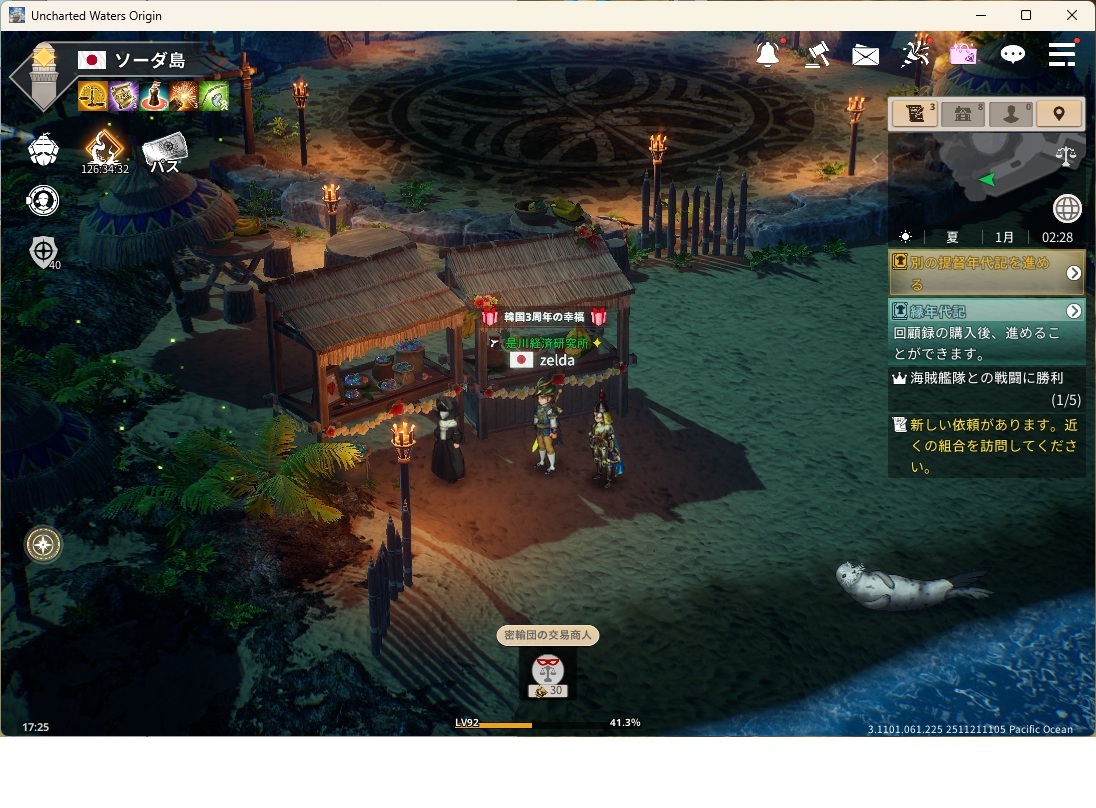Open the chat speech bubble
This screenshot has width=1096, height=808.
click(x=1013, y=54)
